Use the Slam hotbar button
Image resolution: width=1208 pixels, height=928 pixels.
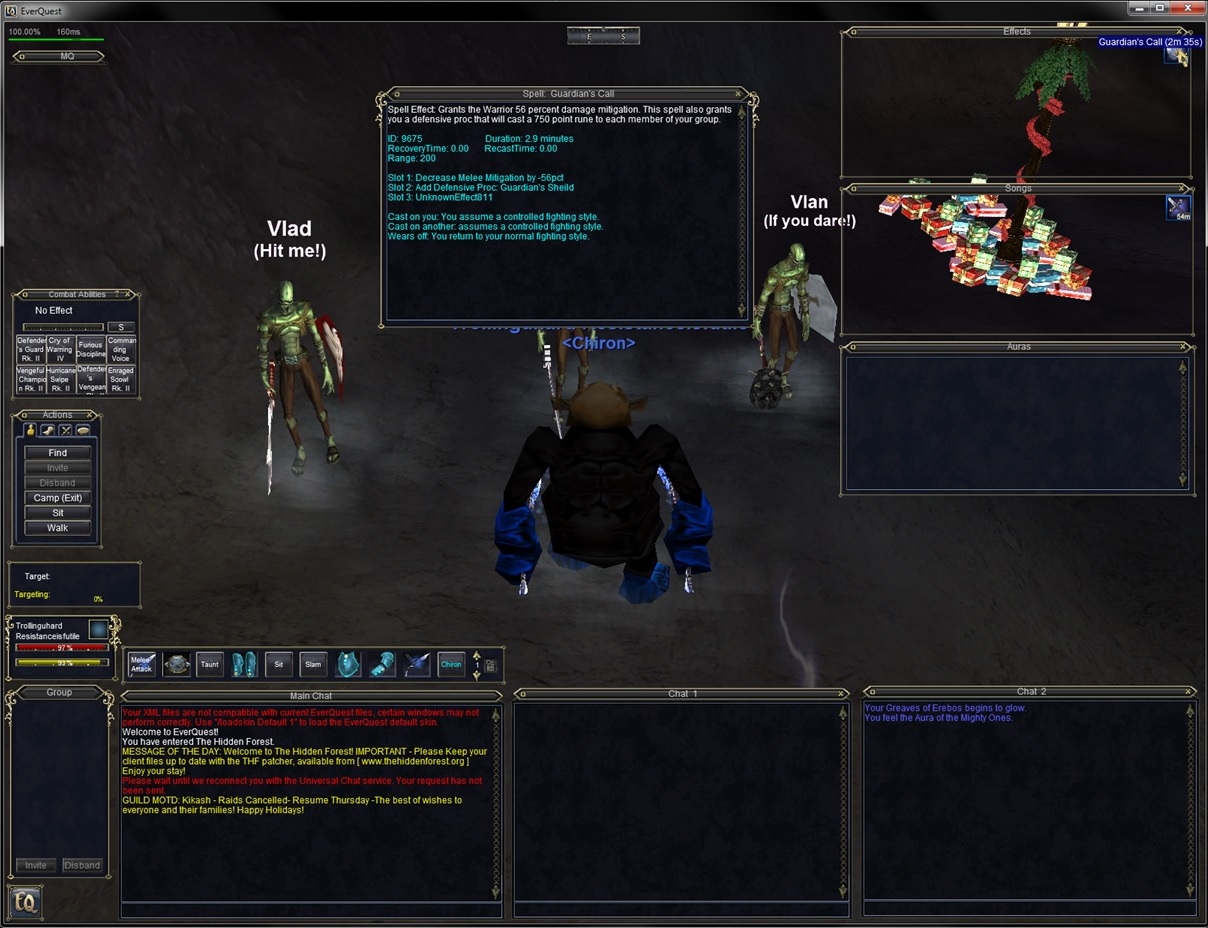[313, 664]
